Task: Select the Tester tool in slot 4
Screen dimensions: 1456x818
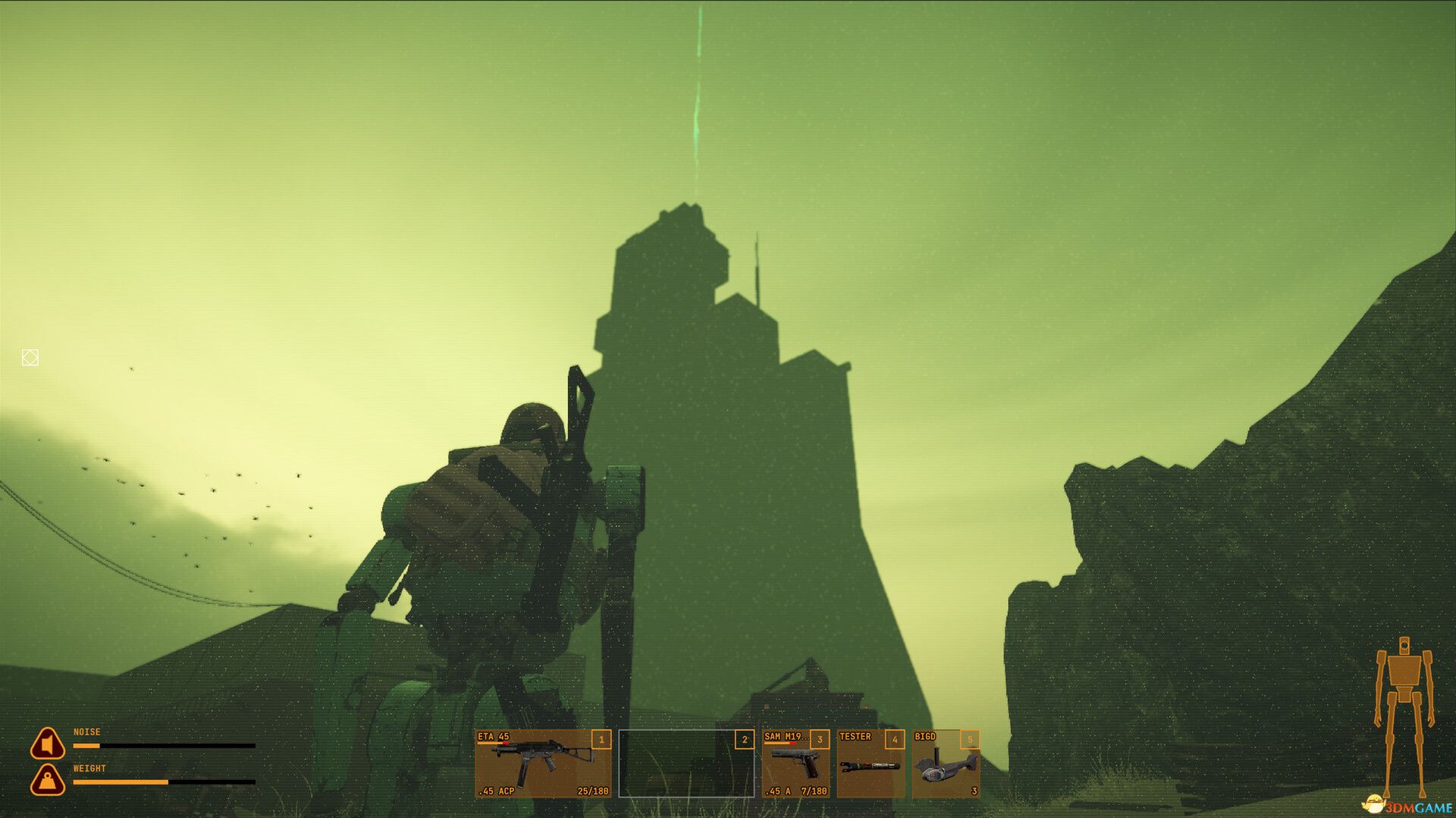Action: 871,763
